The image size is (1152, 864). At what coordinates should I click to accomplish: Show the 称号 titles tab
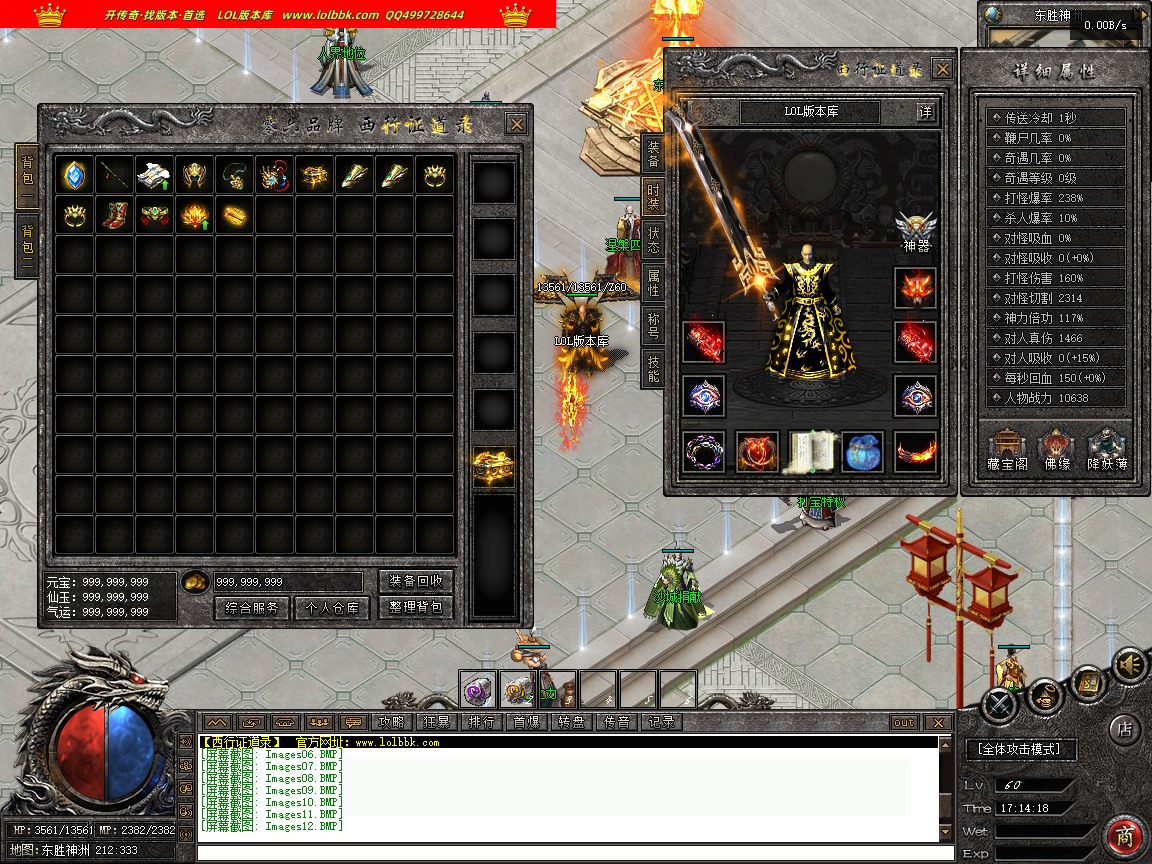click(x=653, y=324)
